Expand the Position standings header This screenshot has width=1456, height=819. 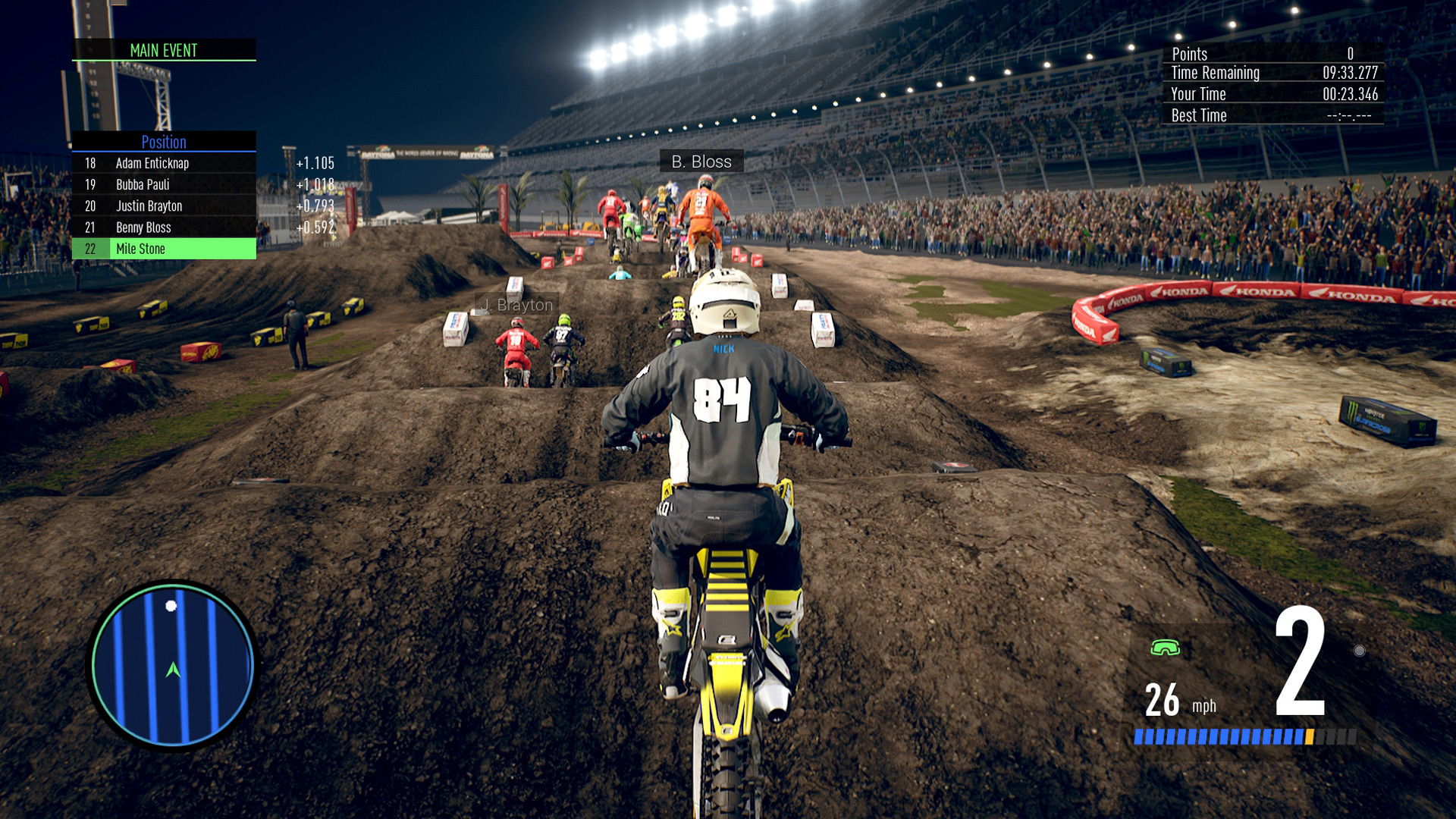[164, 142]
